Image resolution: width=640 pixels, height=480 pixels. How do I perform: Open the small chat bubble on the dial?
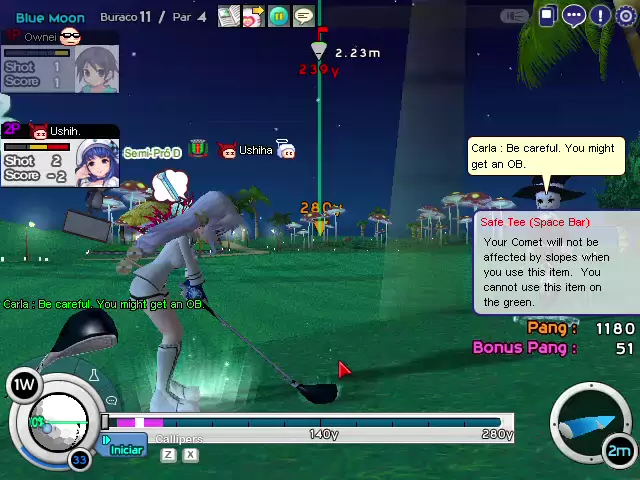click(111, 399)
